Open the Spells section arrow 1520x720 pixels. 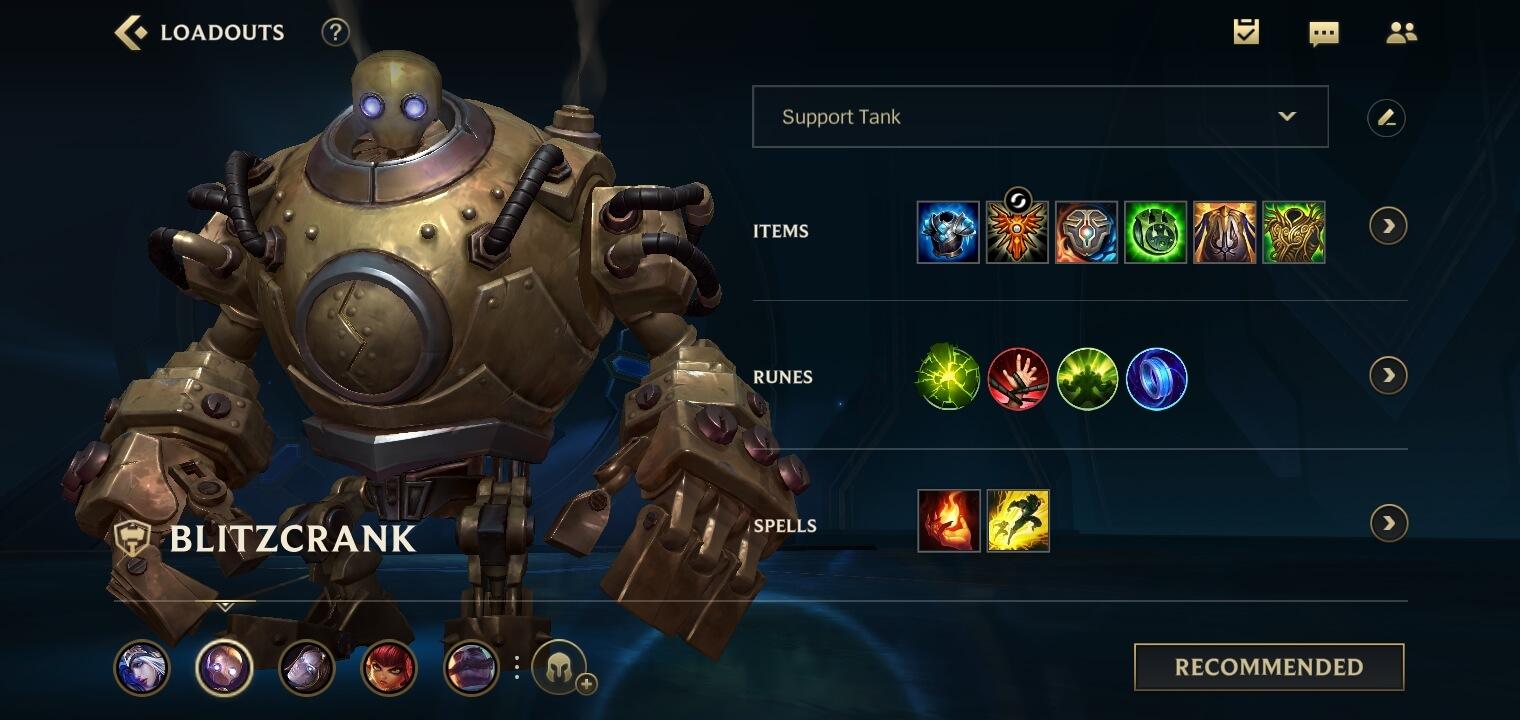[x=1388, y=523]
